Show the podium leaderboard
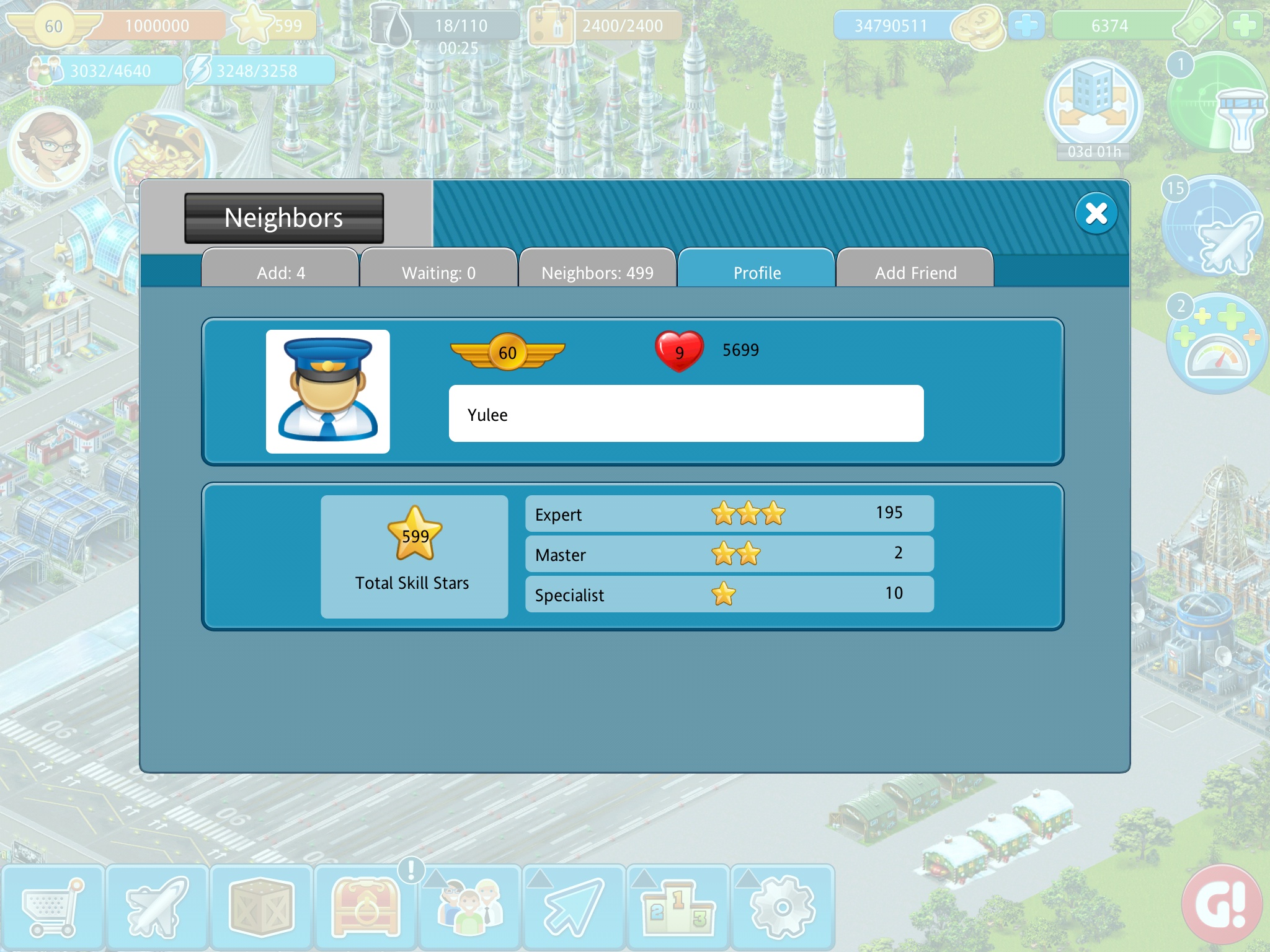Viewport: 1270px width, 952px height. 678,907
